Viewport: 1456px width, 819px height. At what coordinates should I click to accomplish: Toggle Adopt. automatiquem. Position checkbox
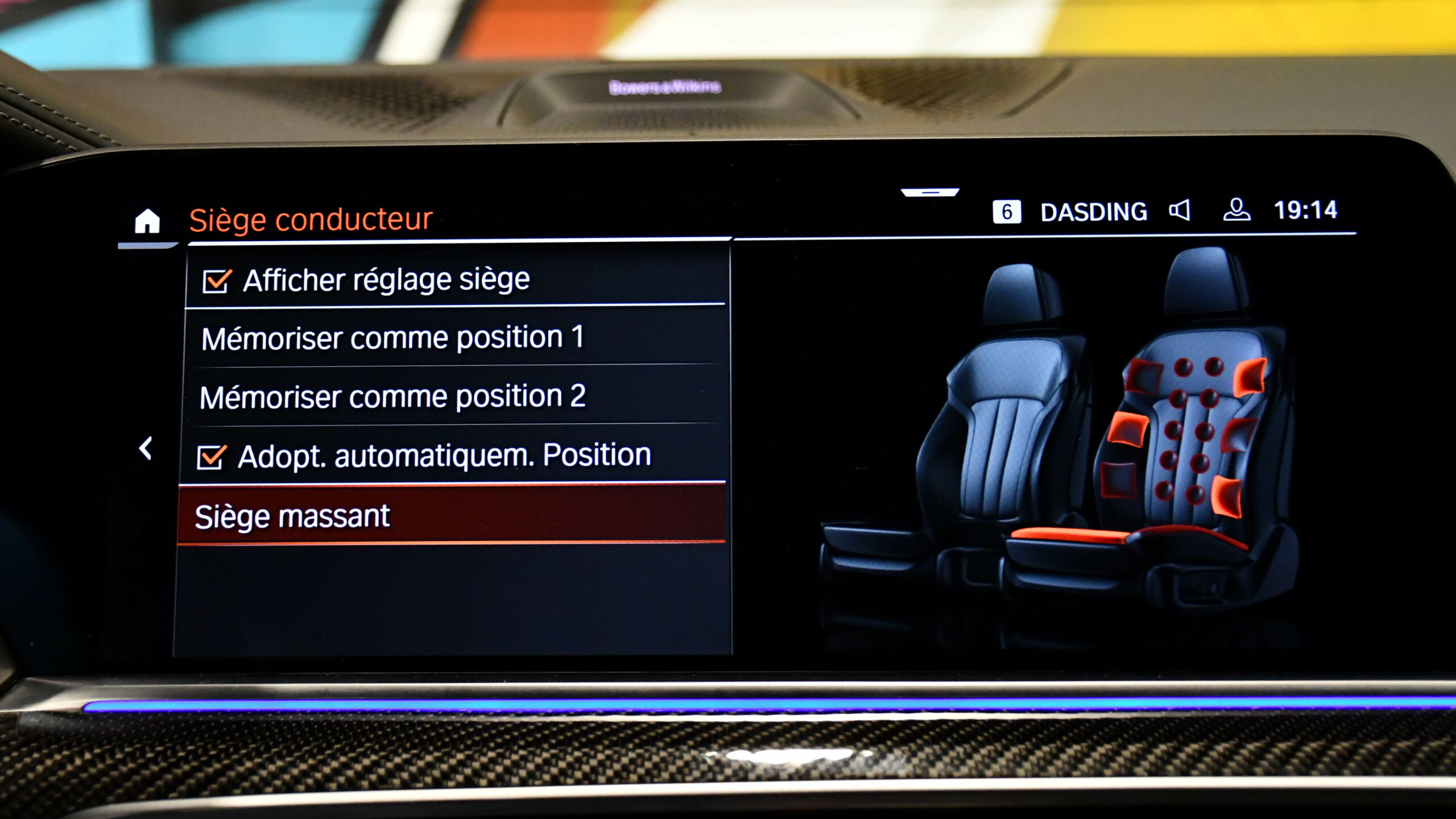pyautogui.click(x=211, y=457)
